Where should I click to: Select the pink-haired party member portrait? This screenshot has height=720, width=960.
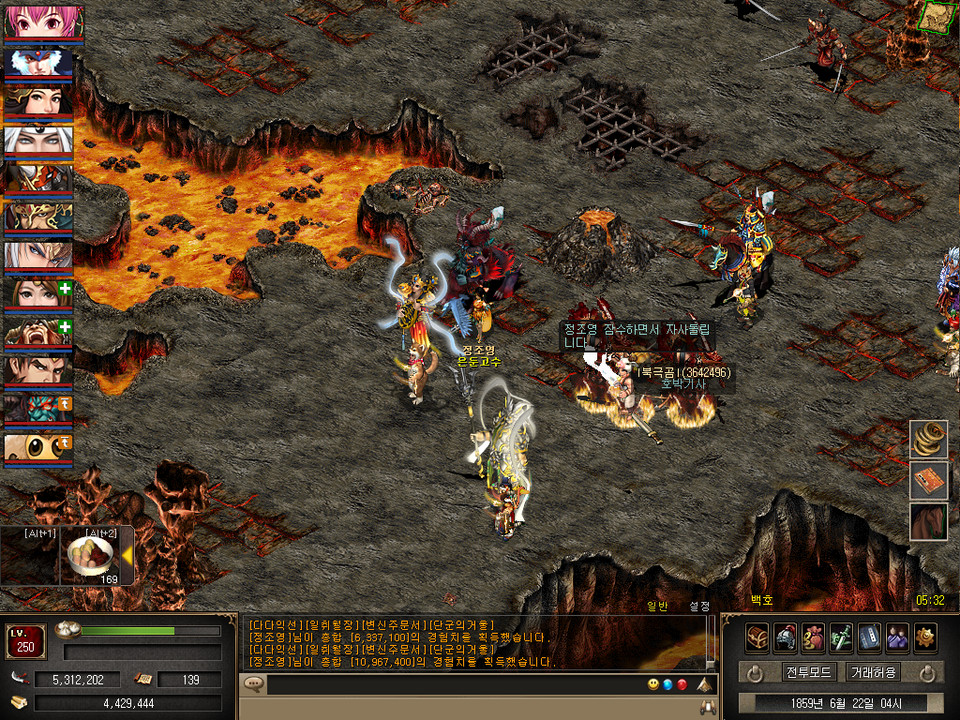coord(38,22)
